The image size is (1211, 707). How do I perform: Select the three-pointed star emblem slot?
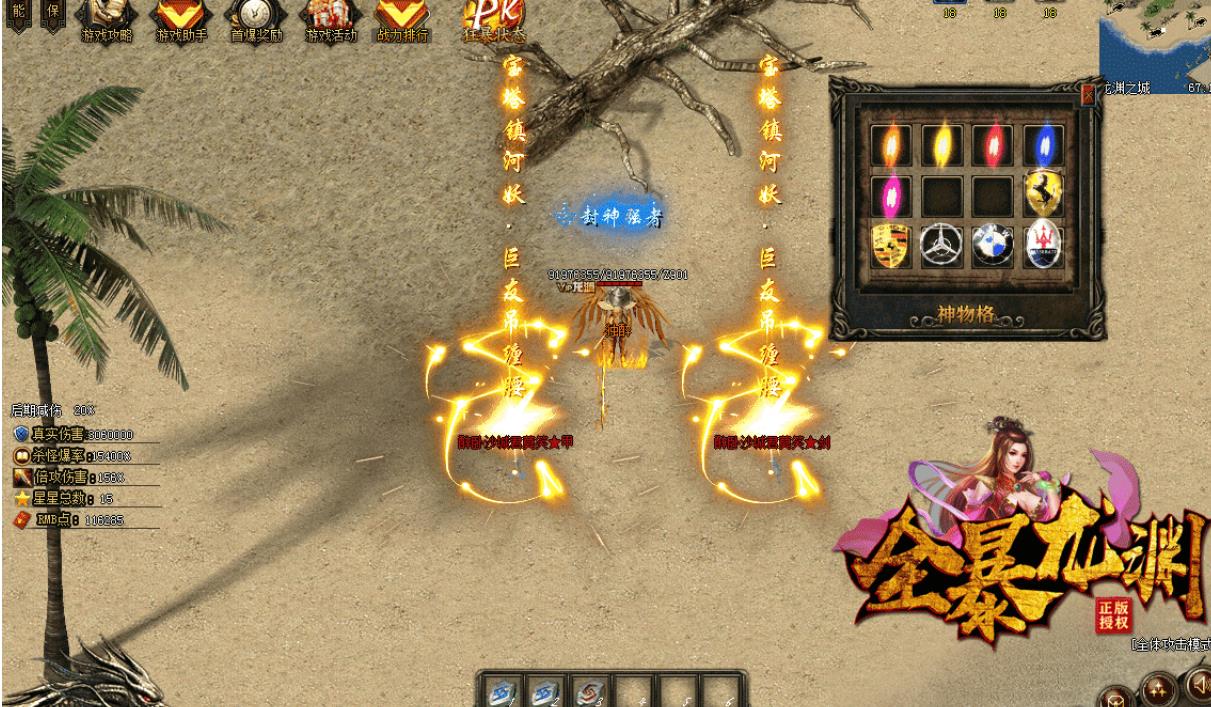942,246
